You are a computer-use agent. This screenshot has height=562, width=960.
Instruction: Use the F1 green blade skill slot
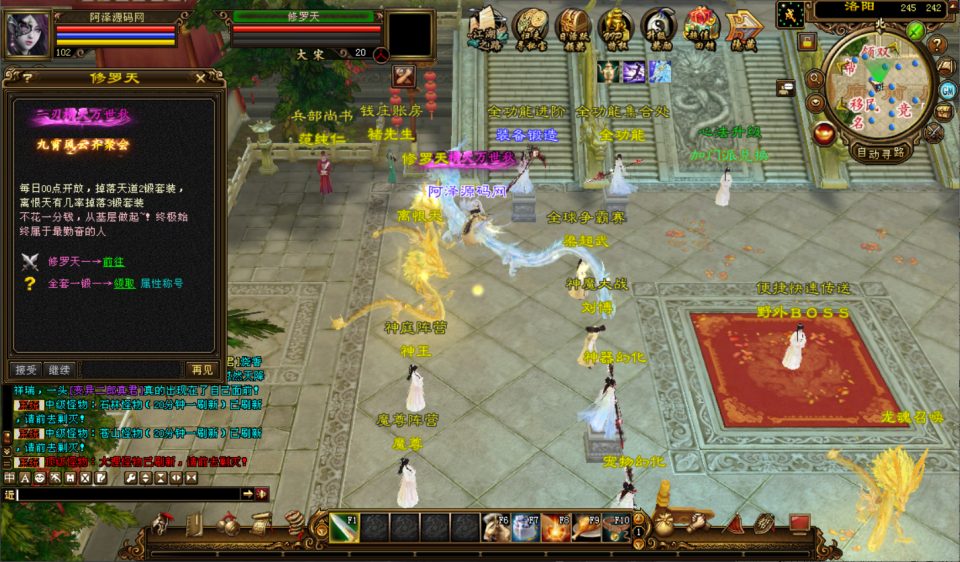pos(344,527)
